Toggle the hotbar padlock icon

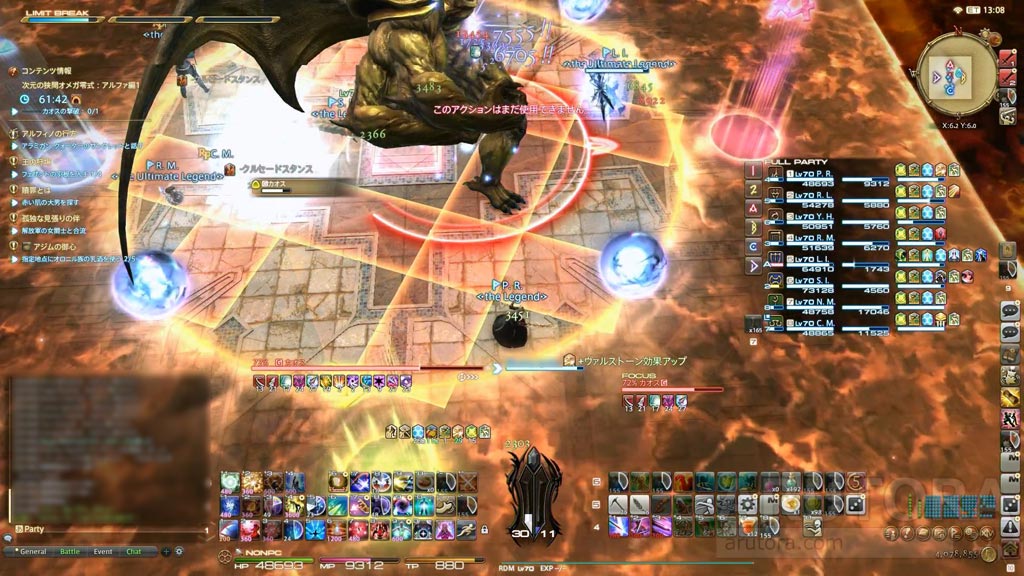pyautogui.click(x=484, y=528)
